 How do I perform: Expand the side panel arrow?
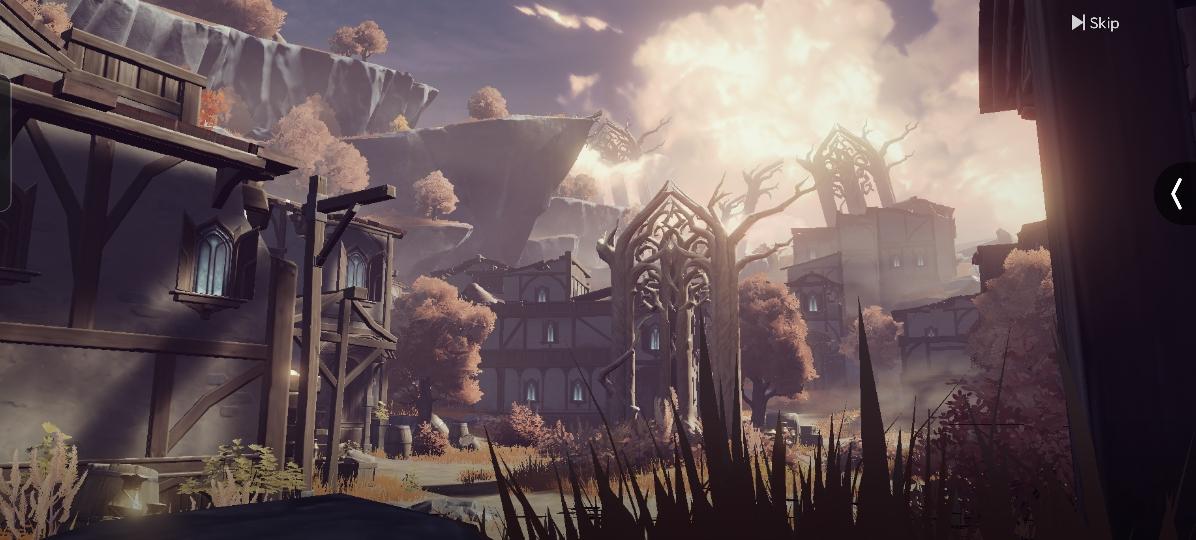[x=1177, y=193]
